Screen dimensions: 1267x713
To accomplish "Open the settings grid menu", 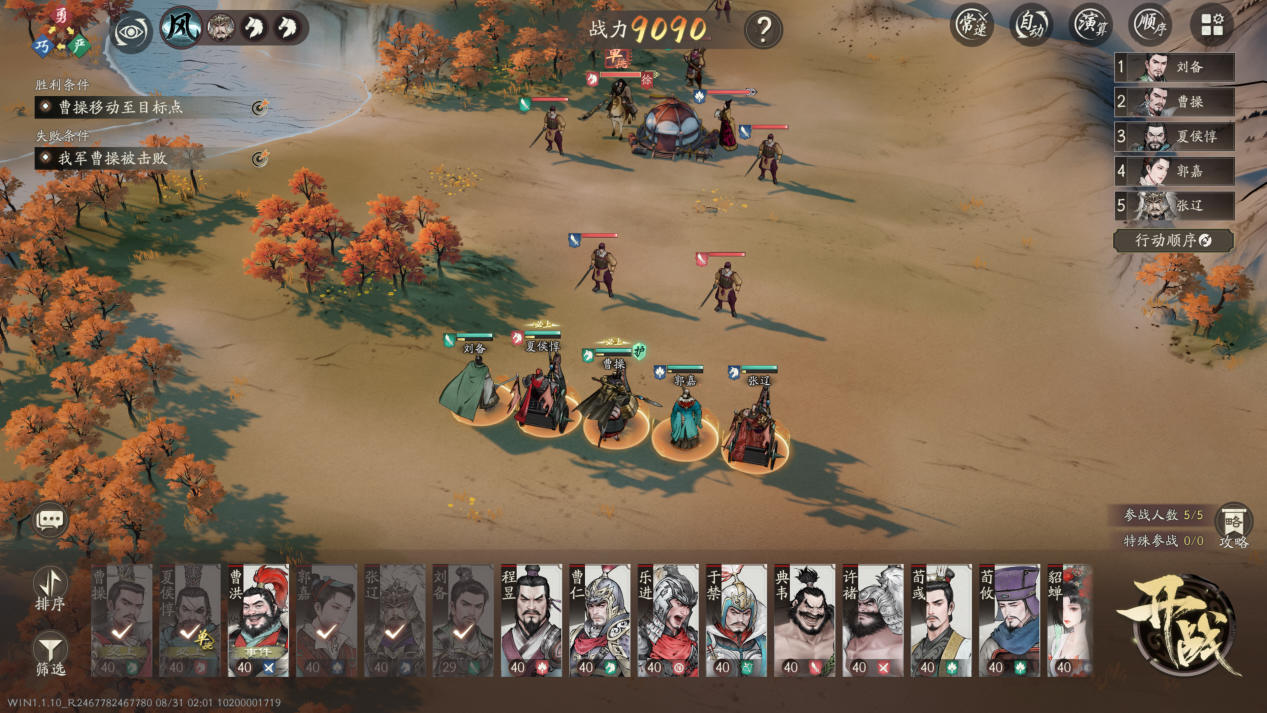I will [1212, 26].
